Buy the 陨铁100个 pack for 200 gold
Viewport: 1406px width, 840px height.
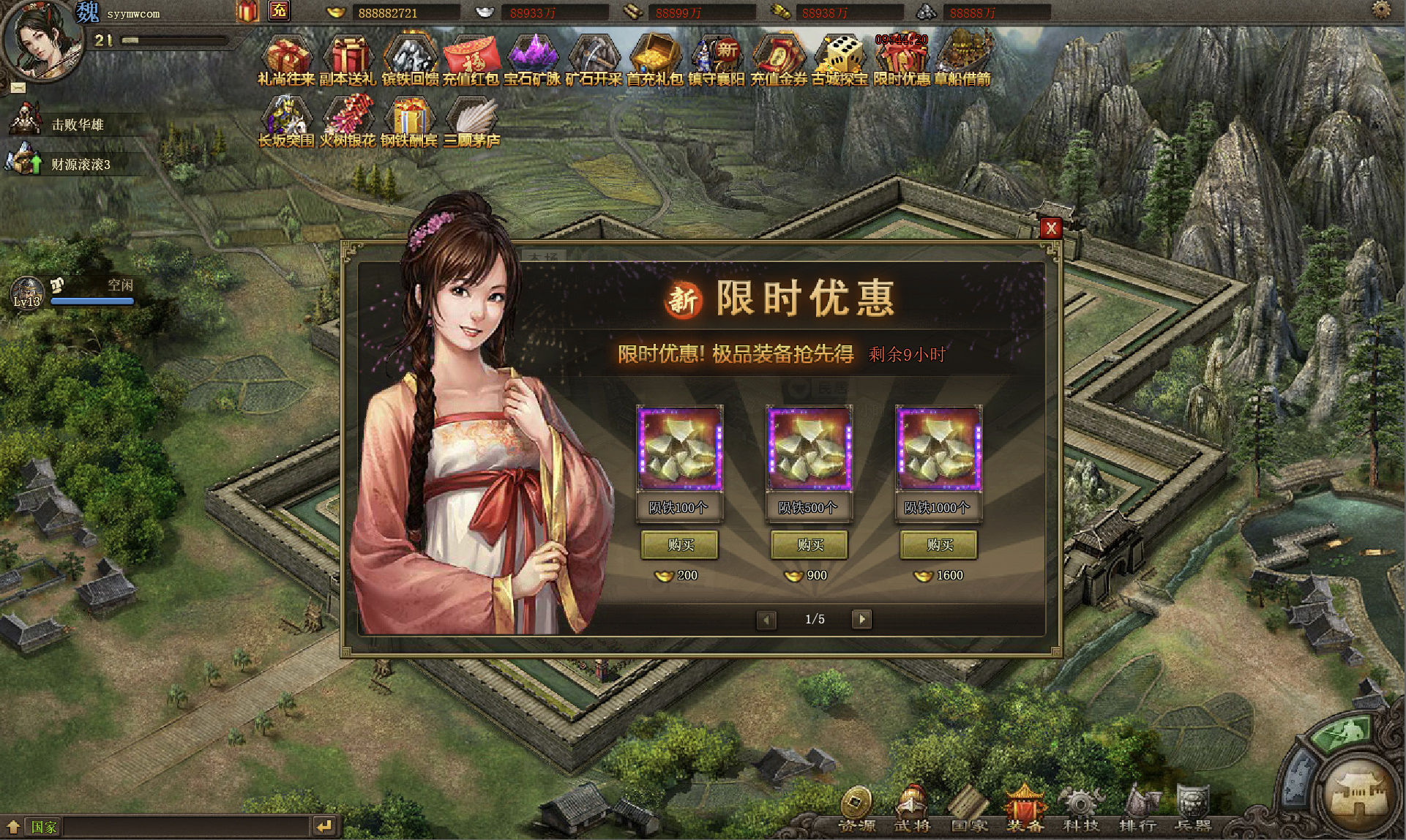[x=680, y=544]
